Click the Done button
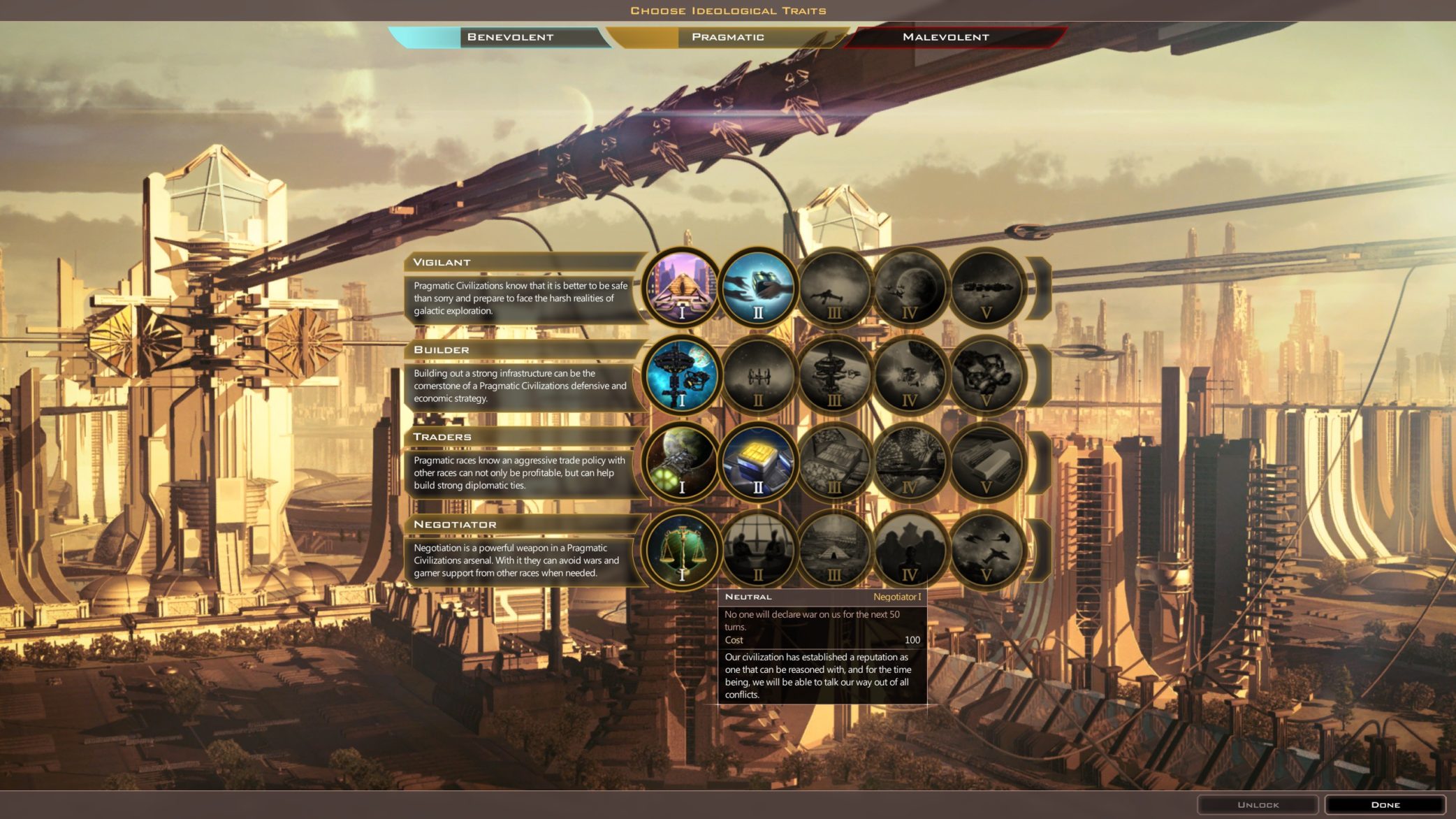1456x819 pixels. [x=1385, y=804]
